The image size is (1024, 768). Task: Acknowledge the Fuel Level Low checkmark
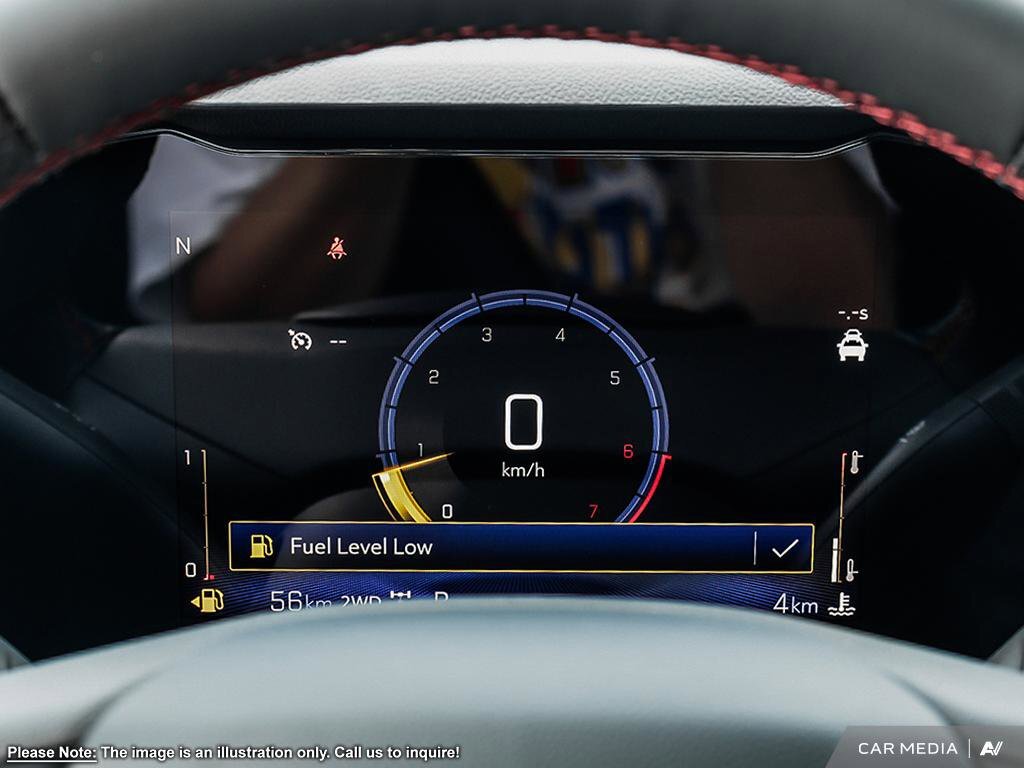coord(785,548)
